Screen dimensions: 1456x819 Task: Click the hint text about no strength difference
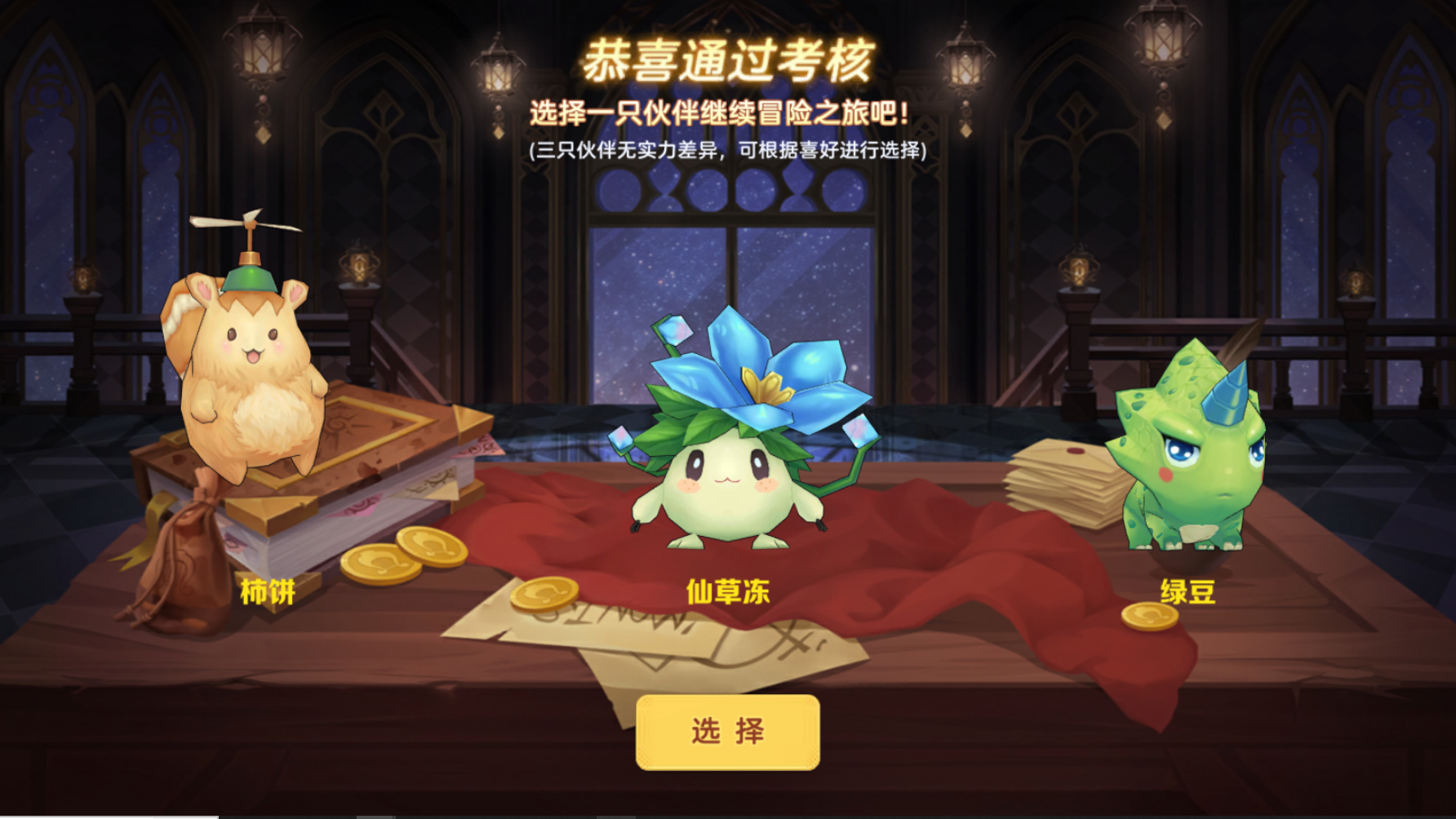[730, 150]
